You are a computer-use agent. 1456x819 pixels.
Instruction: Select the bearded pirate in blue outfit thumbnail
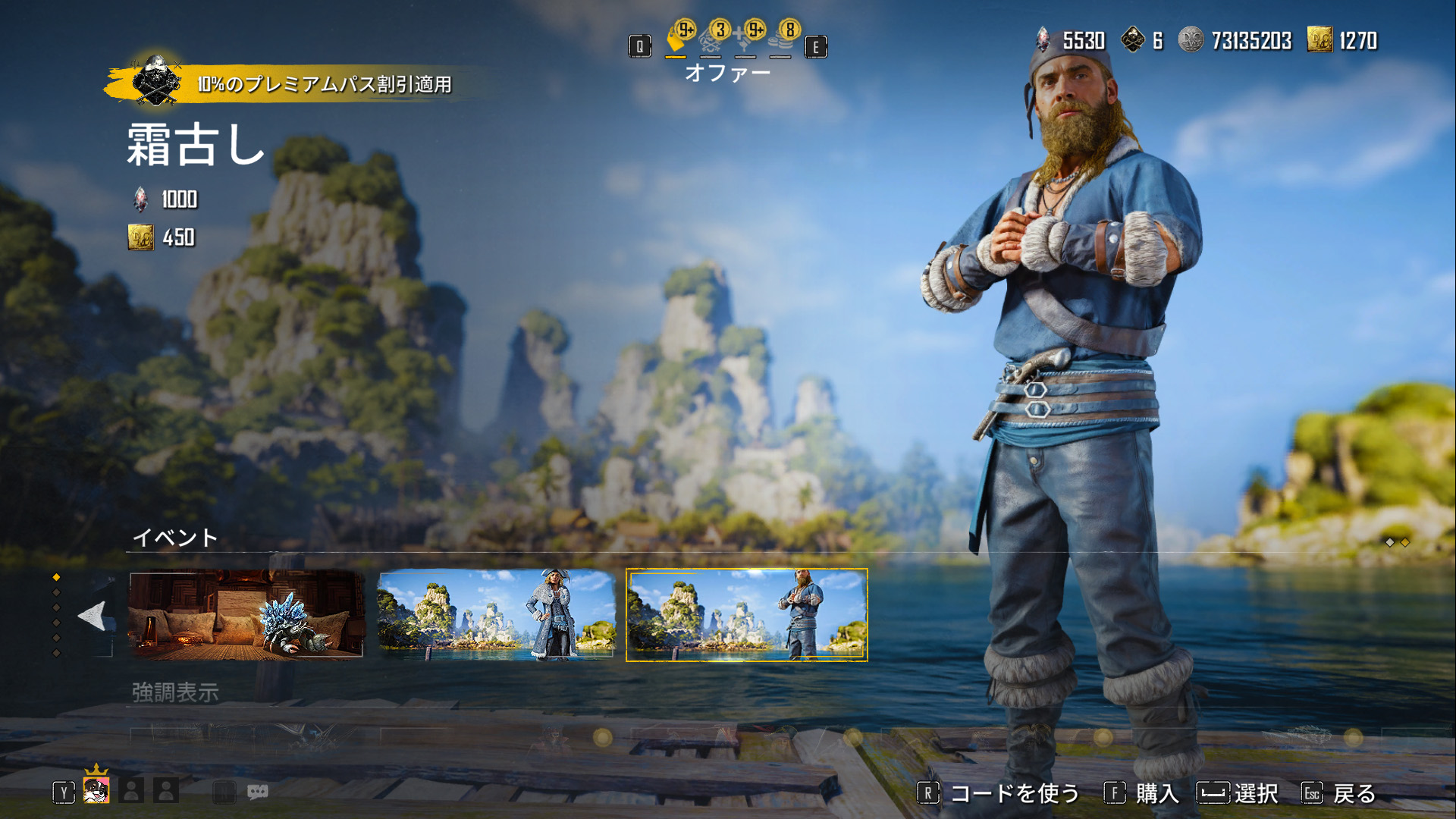point(746,614)
